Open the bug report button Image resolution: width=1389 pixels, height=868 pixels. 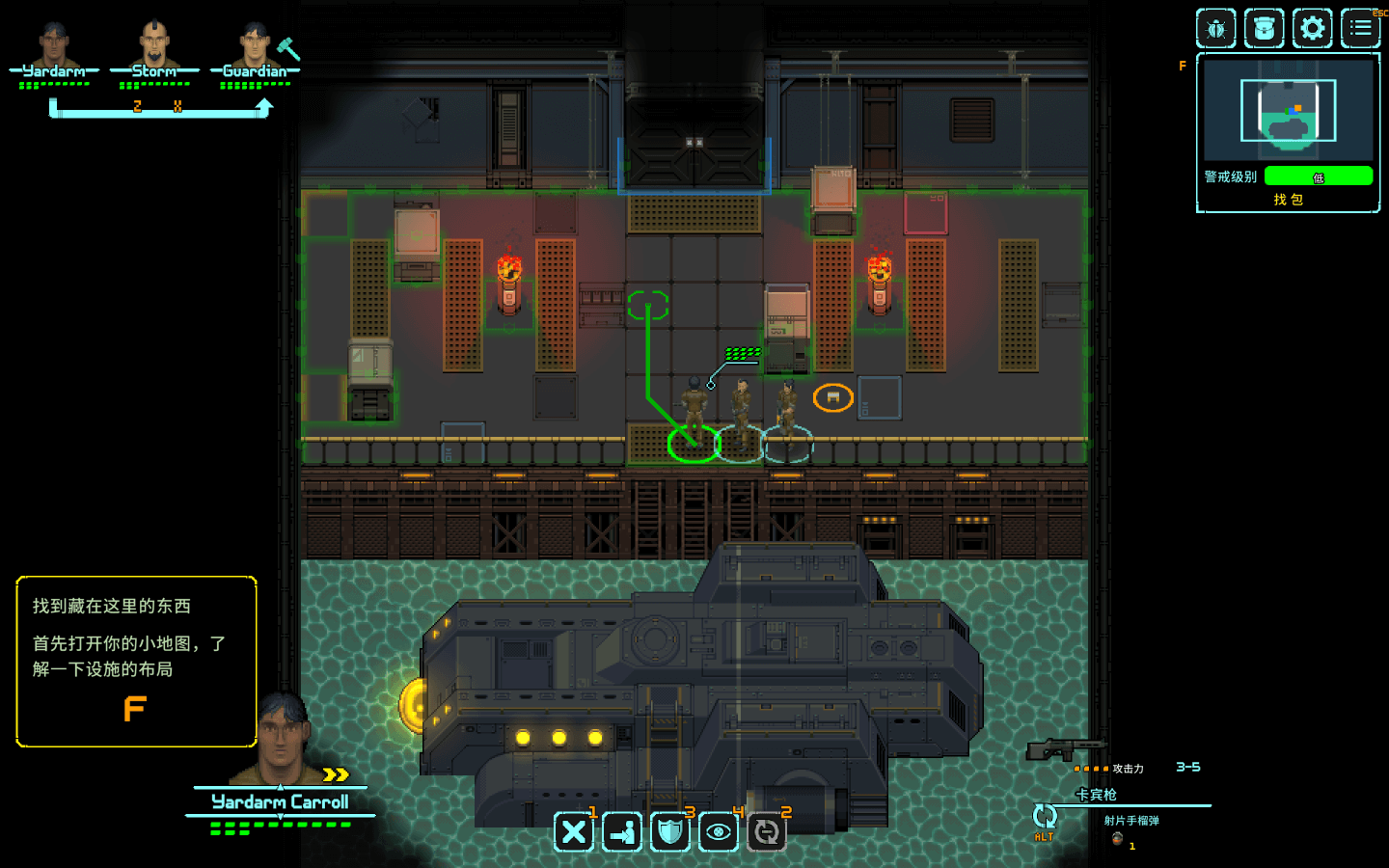1215,29
